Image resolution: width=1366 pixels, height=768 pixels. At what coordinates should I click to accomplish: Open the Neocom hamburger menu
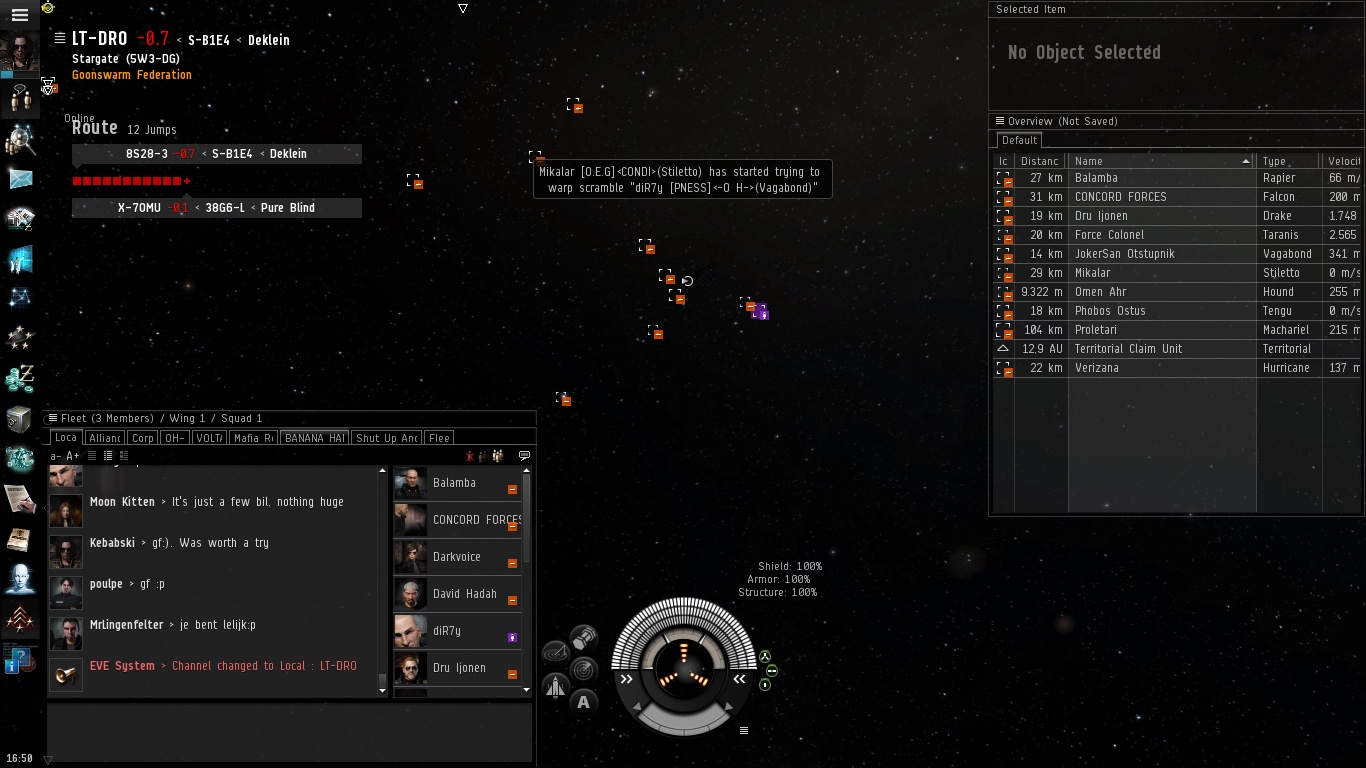[19, 15]
